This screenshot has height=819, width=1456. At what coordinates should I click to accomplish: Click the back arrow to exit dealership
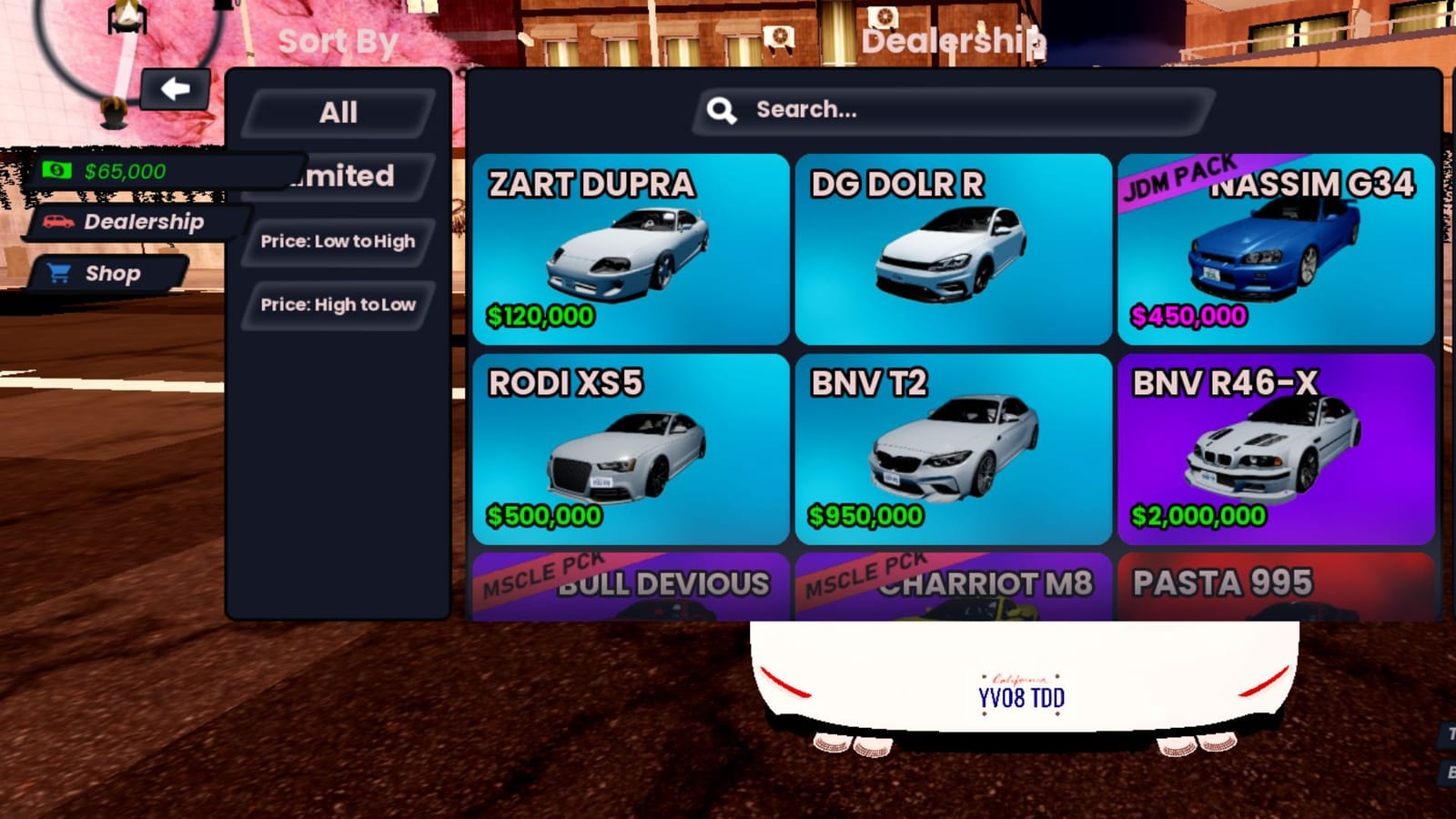(176, 88)
